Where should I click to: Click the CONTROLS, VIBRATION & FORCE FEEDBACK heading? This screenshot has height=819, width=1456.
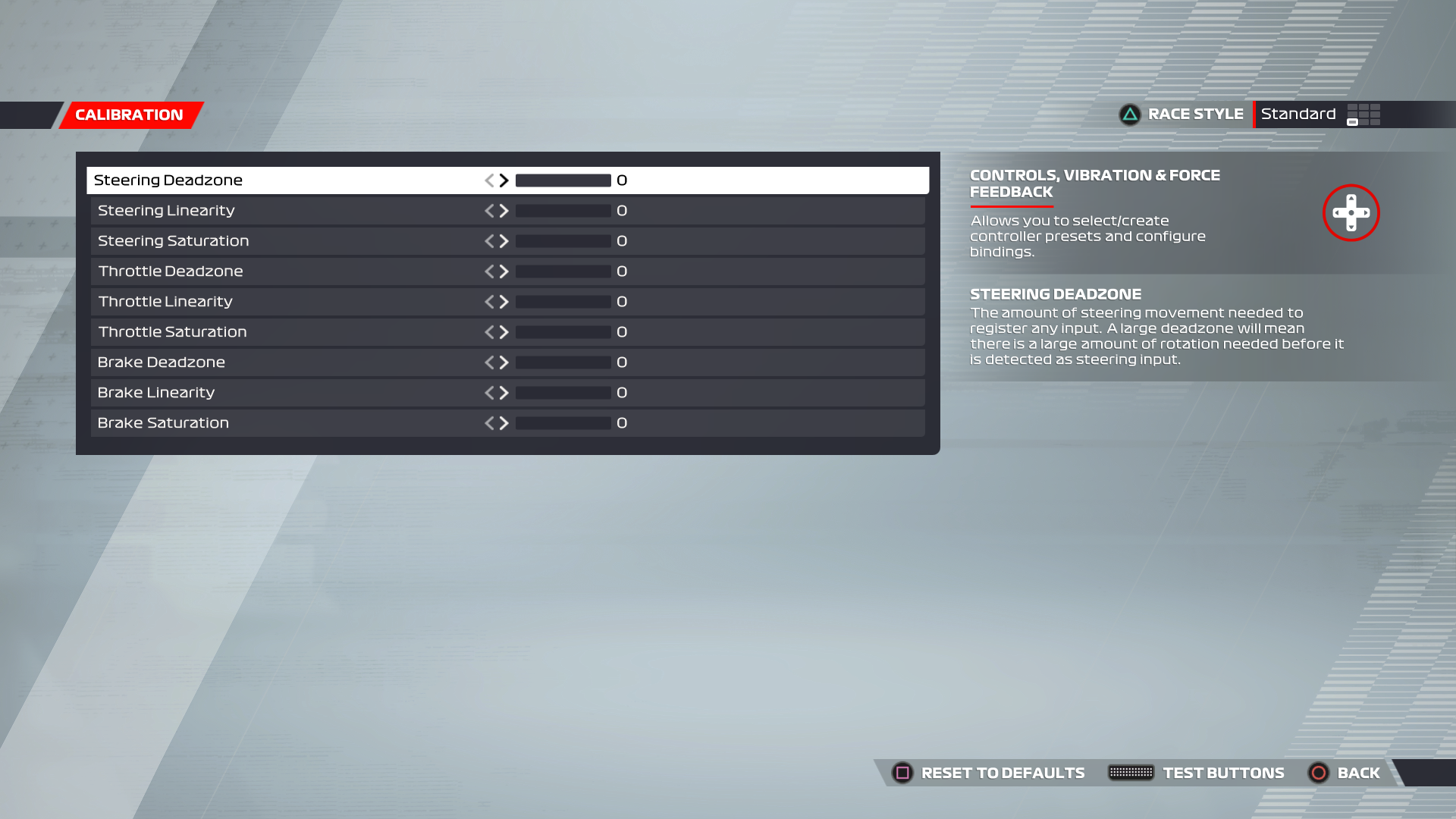click(1094, 184)
